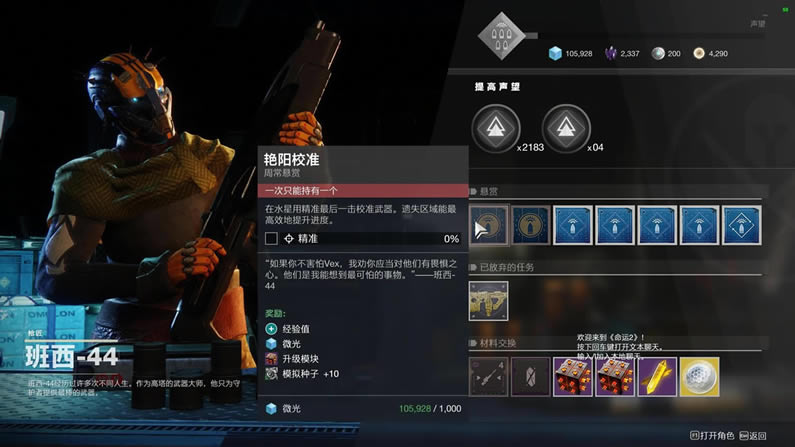Select the weapon parts slot marked 4
The height and width of the screenshot is (447, 795).
(489, 376)
